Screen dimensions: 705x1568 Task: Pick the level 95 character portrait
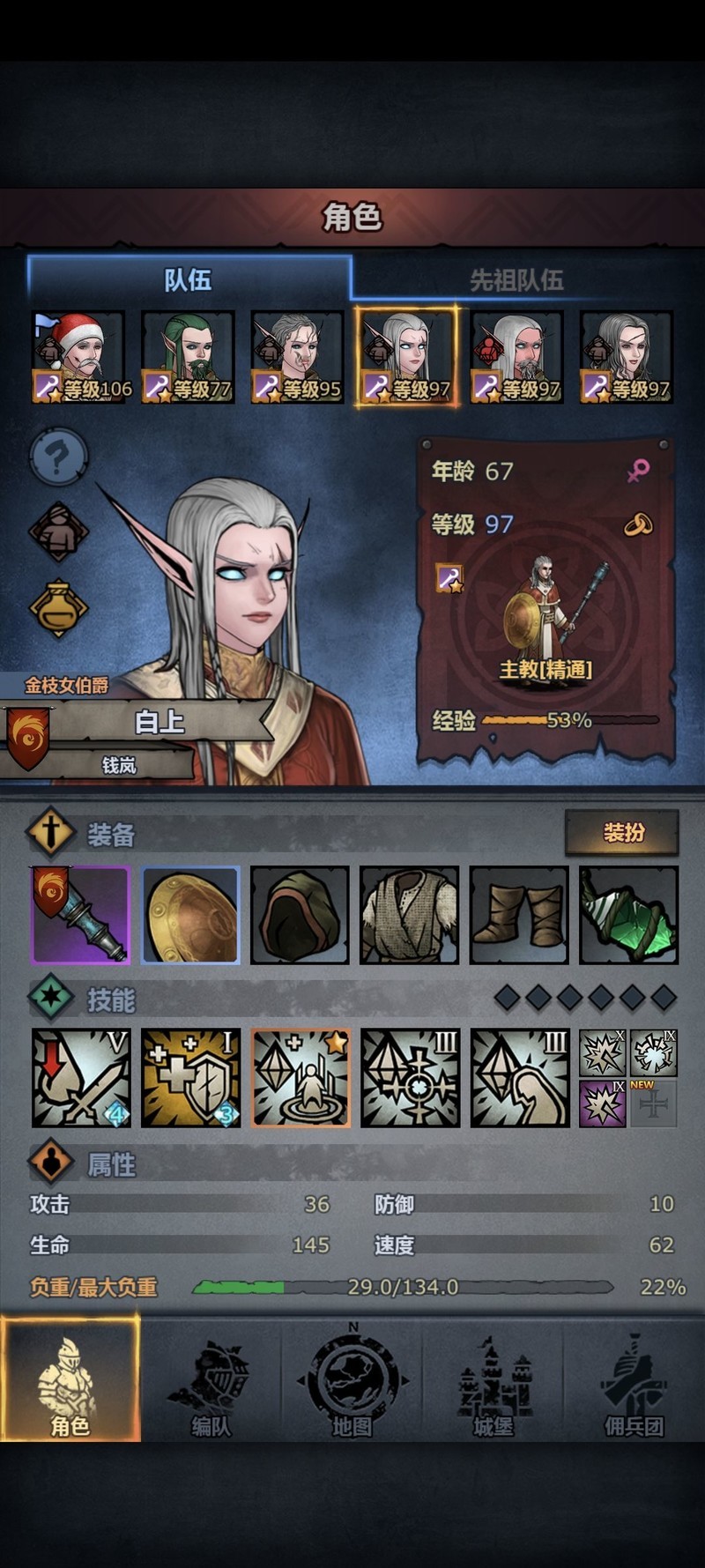pyautogui.click(x=298, y=357)
